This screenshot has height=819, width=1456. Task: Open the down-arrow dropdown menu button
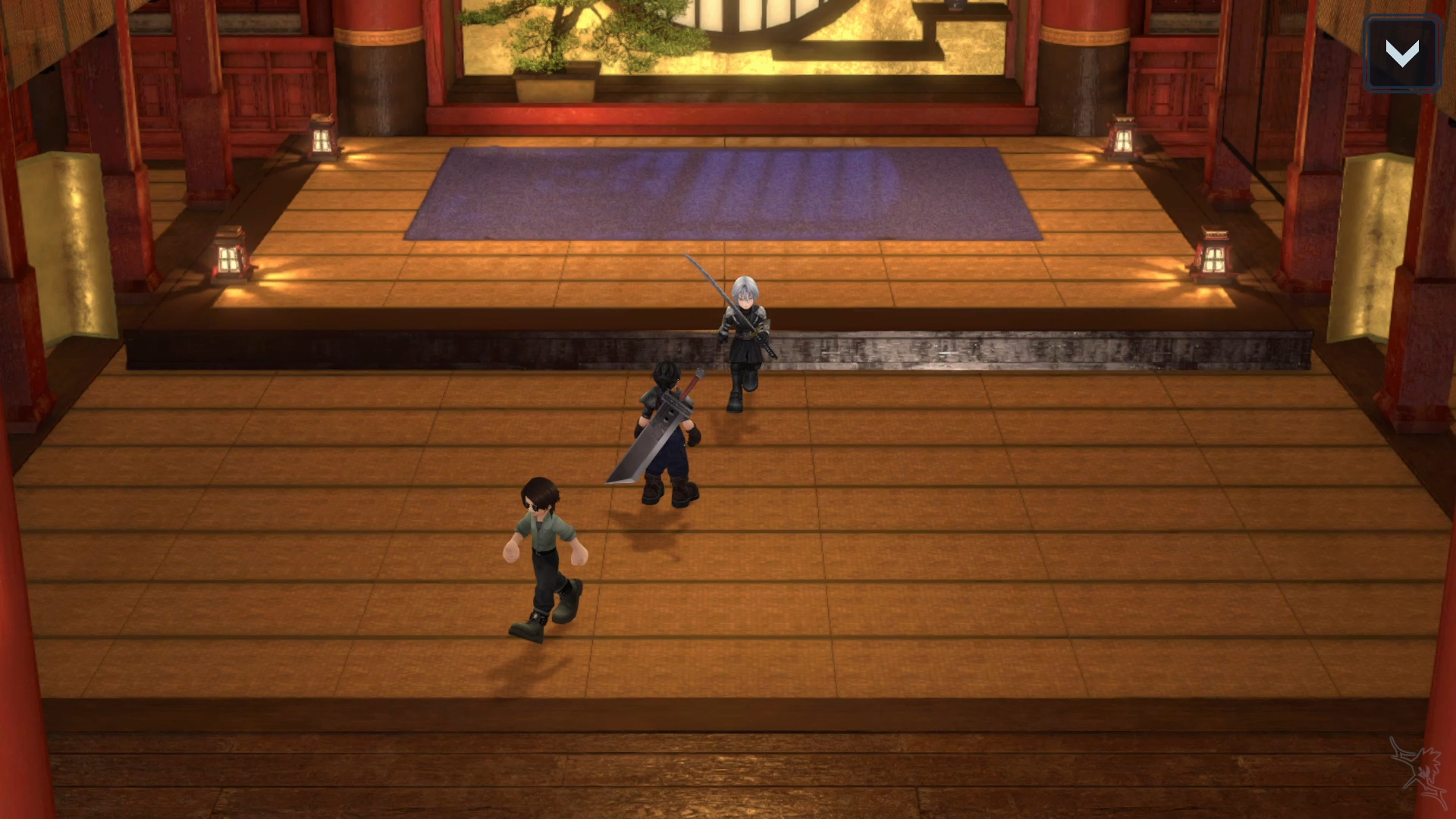coord(1401,54)
